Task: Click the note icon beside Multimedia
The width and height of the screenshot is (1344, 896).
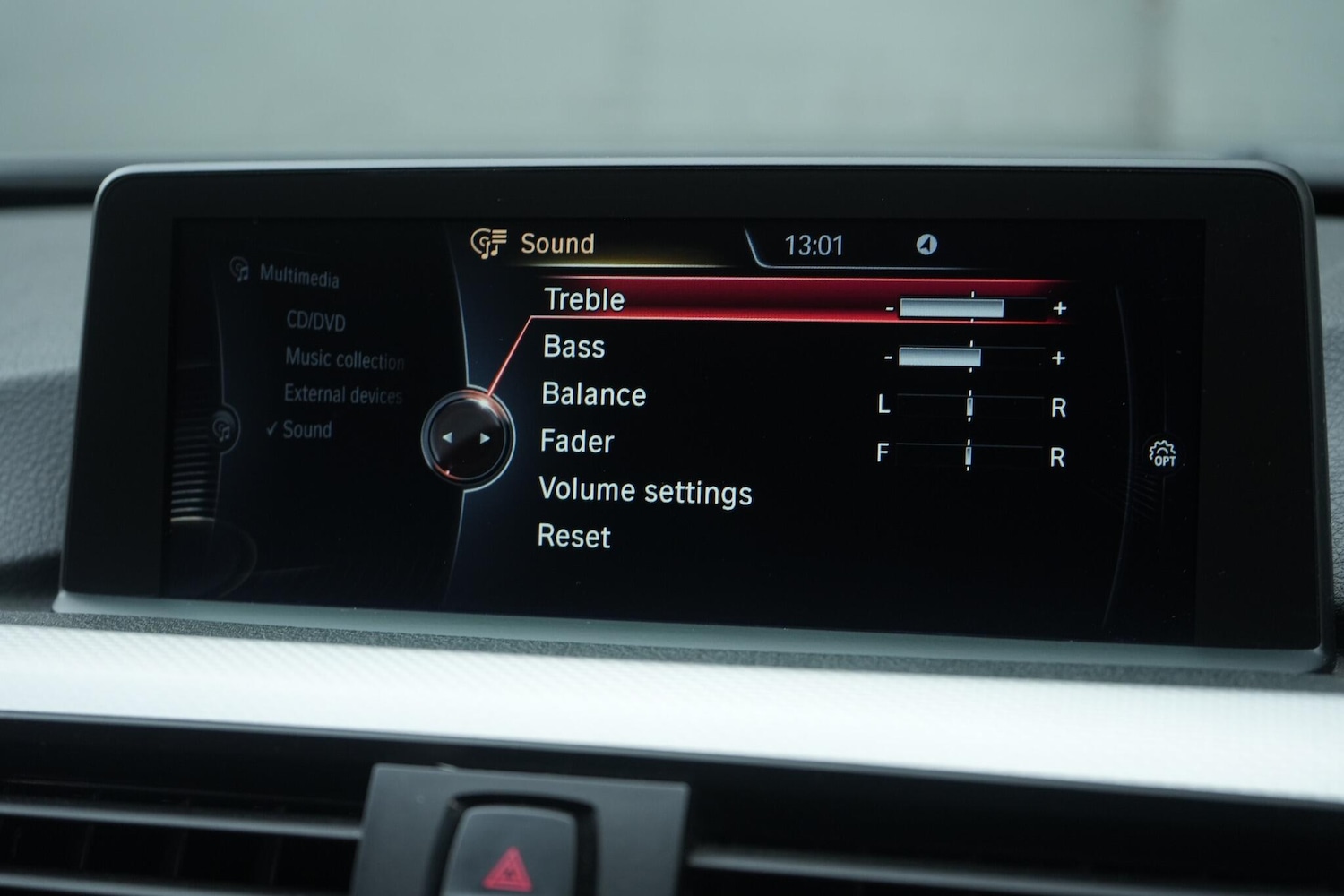Action: click(x=238, y=271)
